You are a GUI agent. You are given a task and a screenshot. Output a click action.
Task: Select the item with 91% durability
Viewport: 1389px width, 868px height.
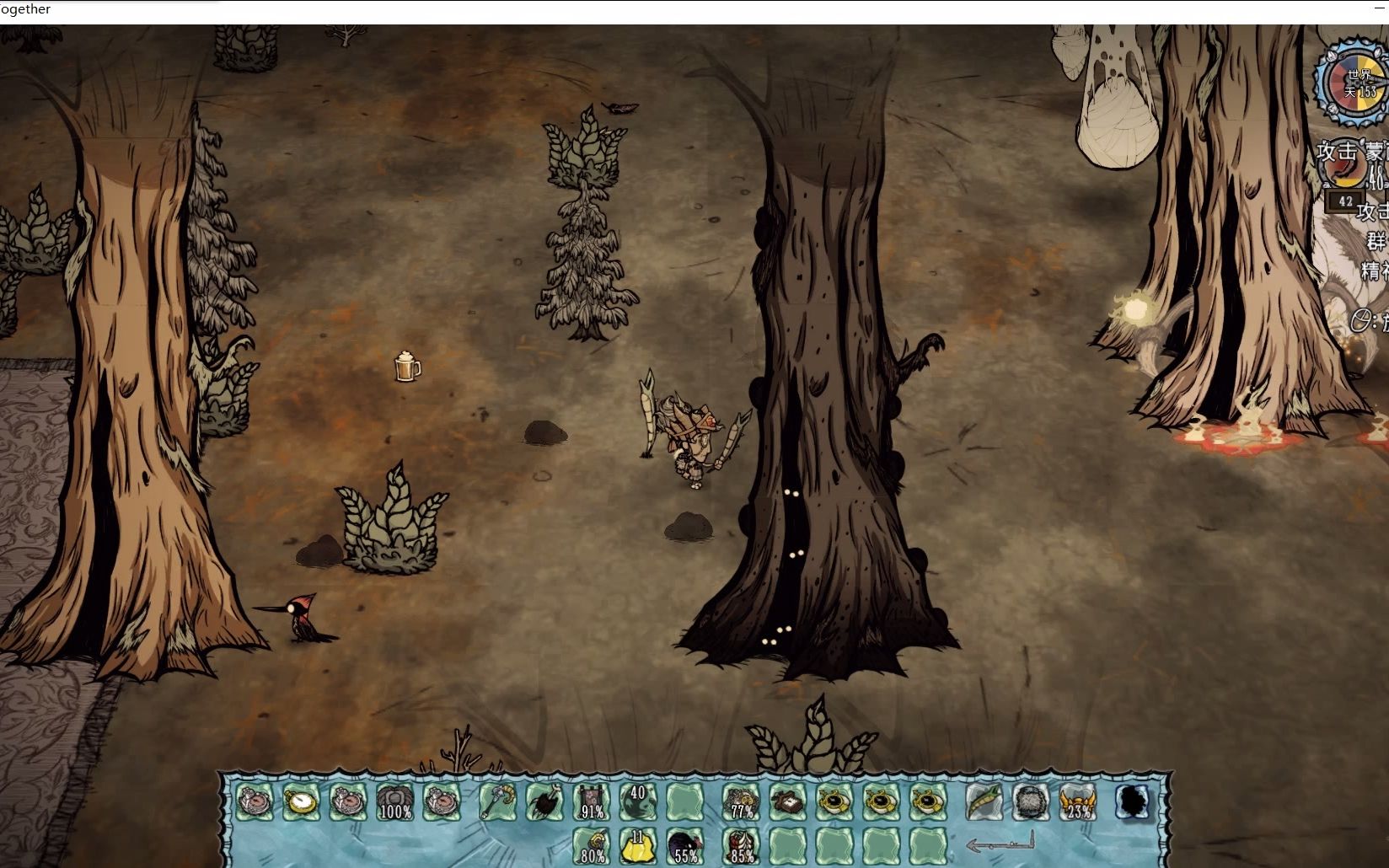[592, 801]
